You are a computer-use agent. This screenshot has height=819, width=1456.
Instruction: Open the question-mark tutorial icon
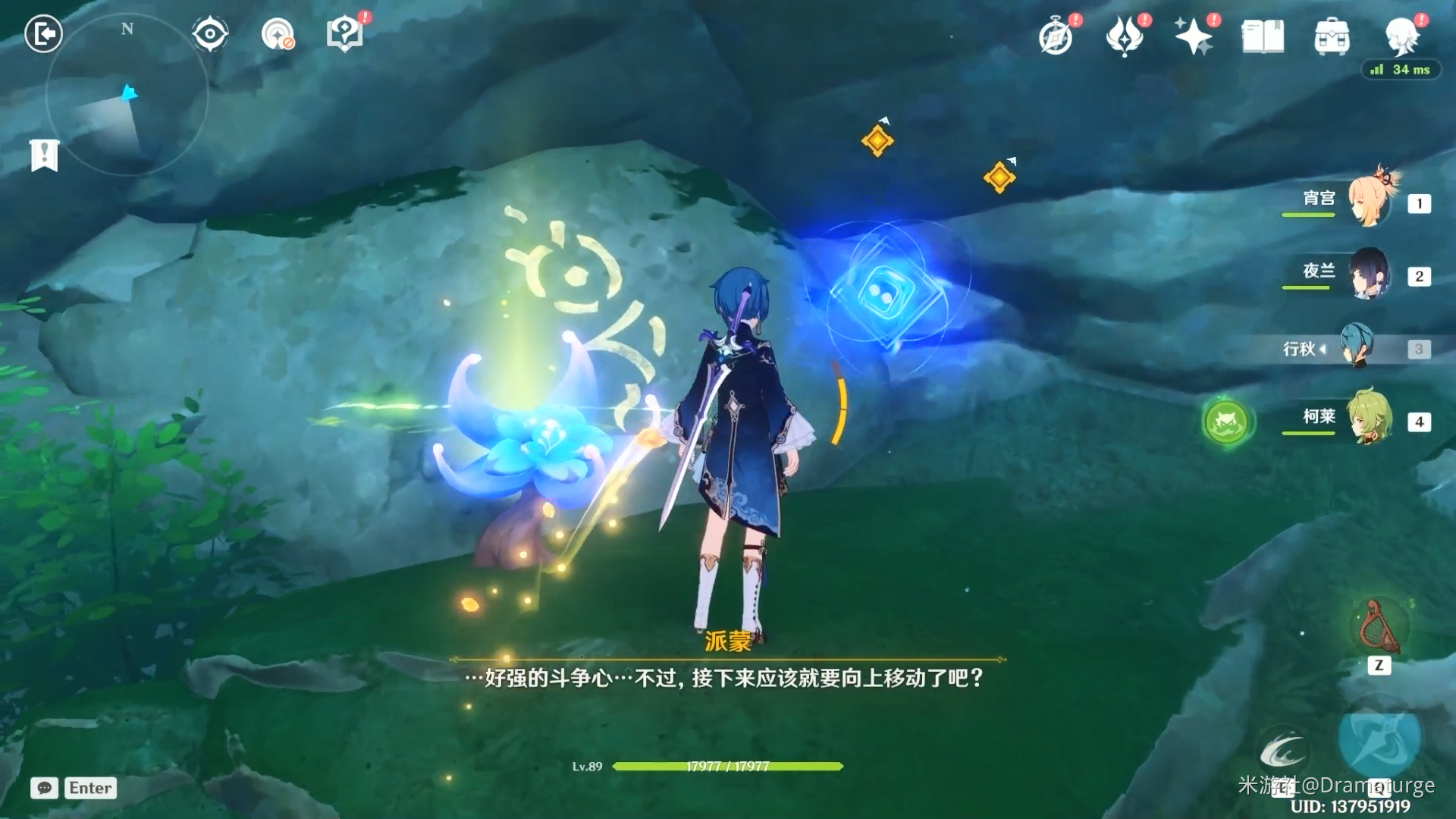point(344,34)
